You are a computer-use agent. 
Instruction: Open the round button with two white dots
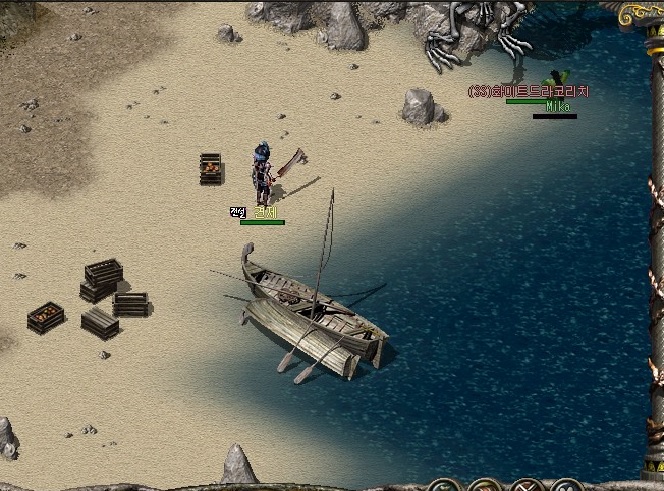(567, 487)
